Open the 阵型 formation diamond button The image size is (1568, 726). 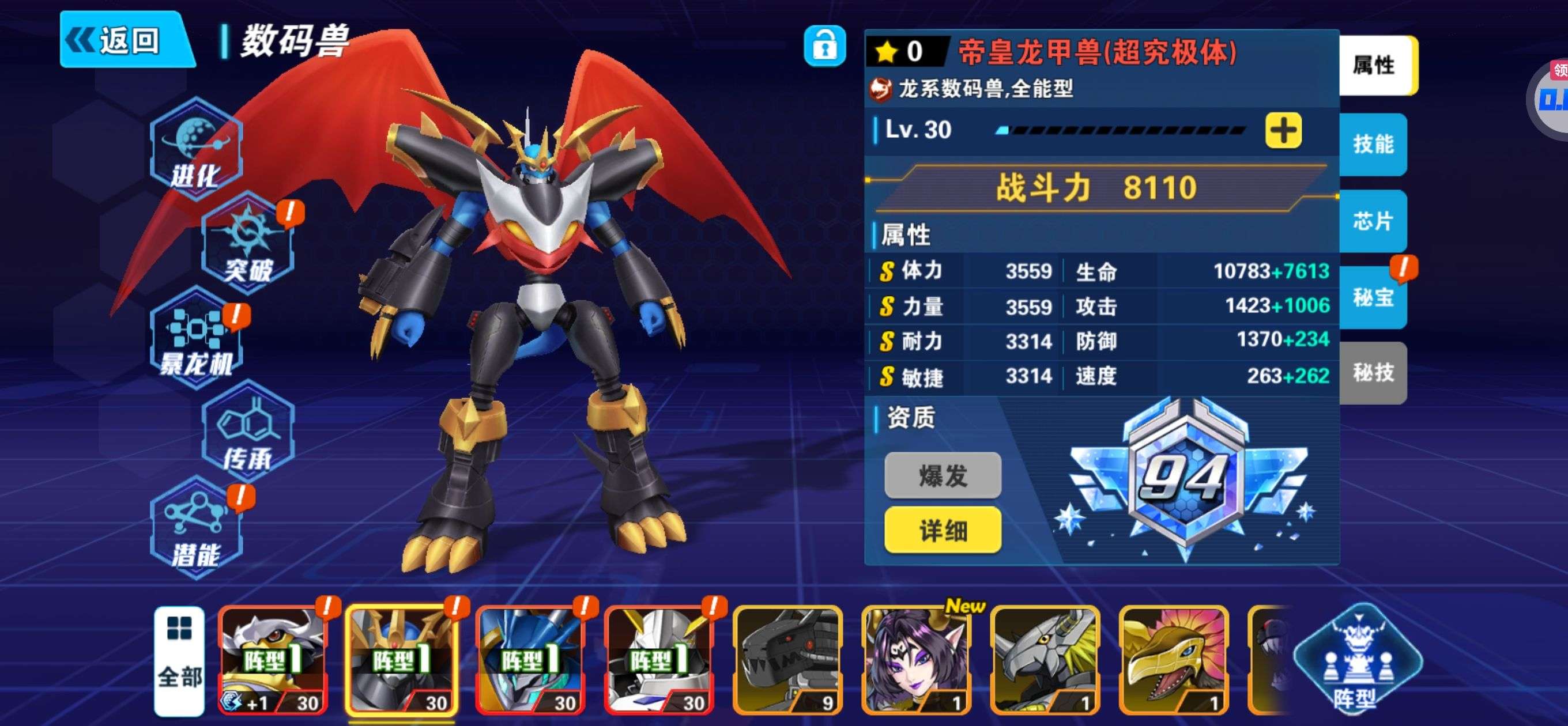[x=1357, y=660]
